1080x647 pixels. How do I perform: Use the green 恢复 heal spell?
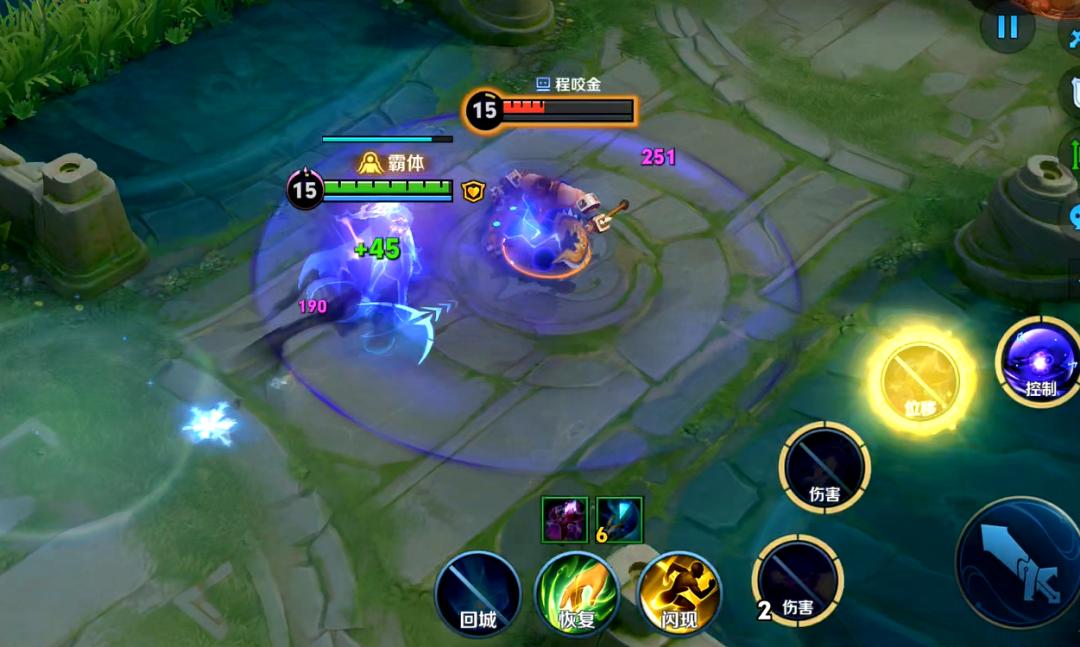pos(577,593)
